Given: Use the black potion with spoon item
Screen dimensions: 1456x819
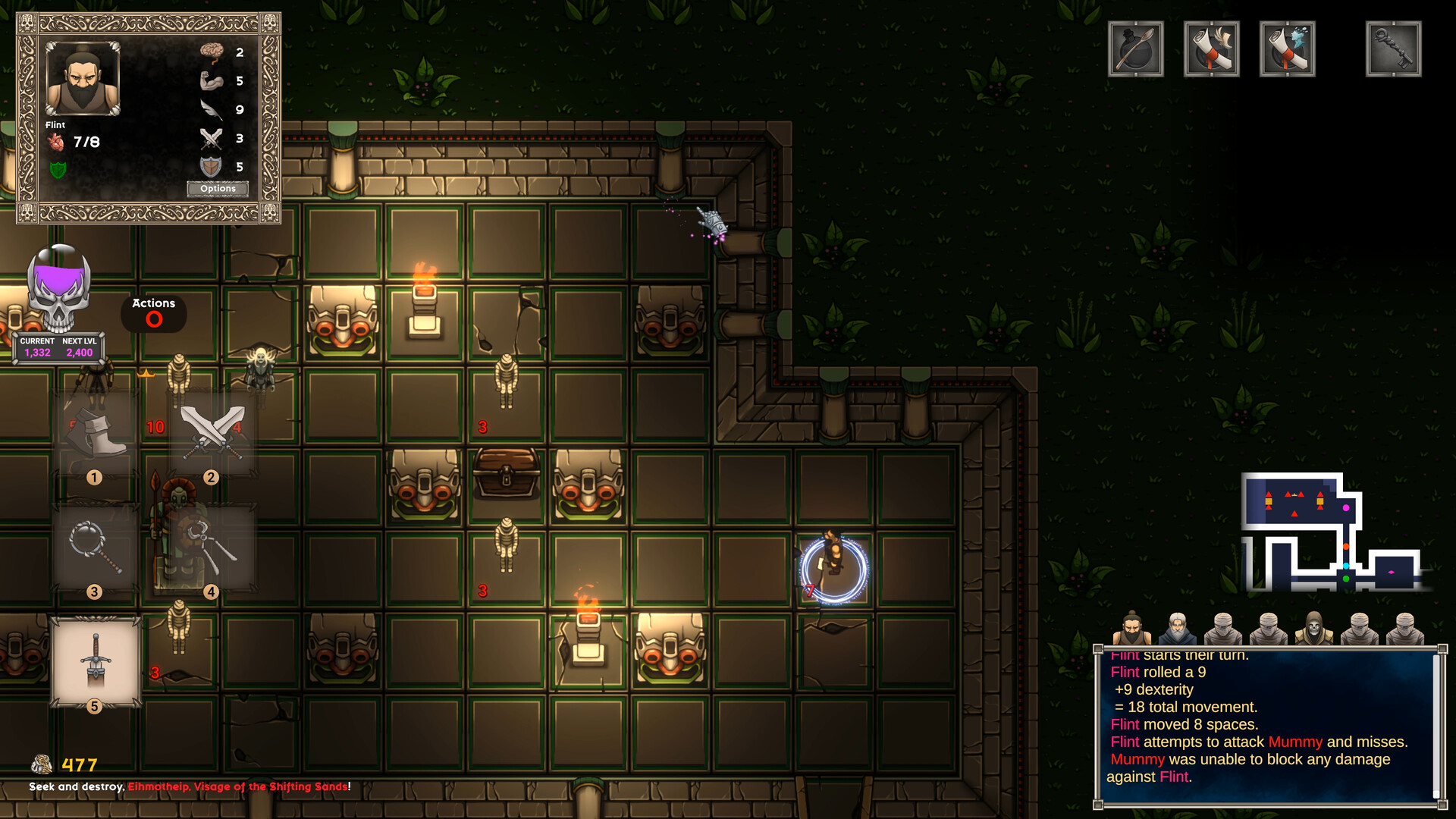Looking at the screenshot, I should [x=1135, y=49].
